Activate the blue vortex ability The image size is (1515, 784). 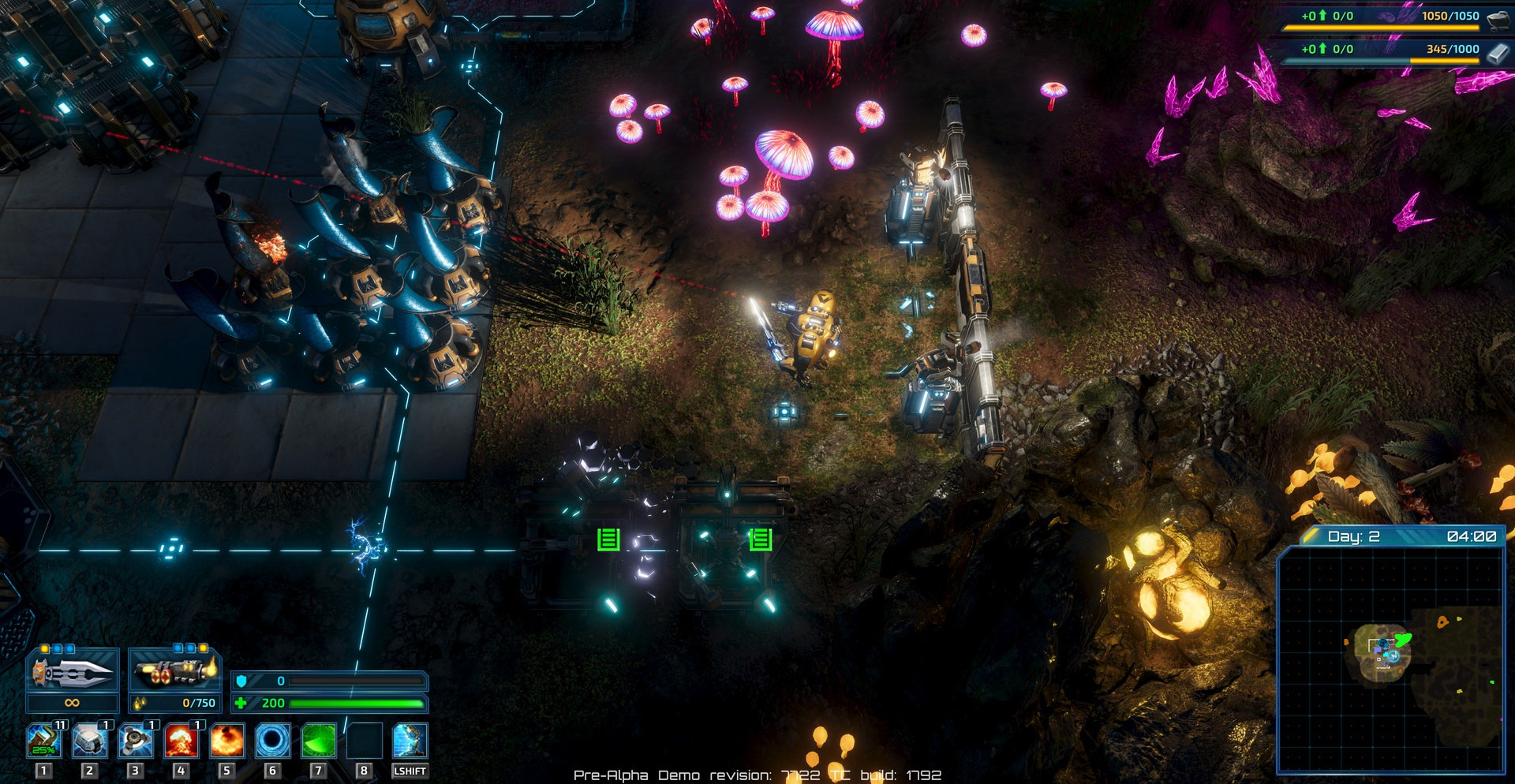pos(273,741)
